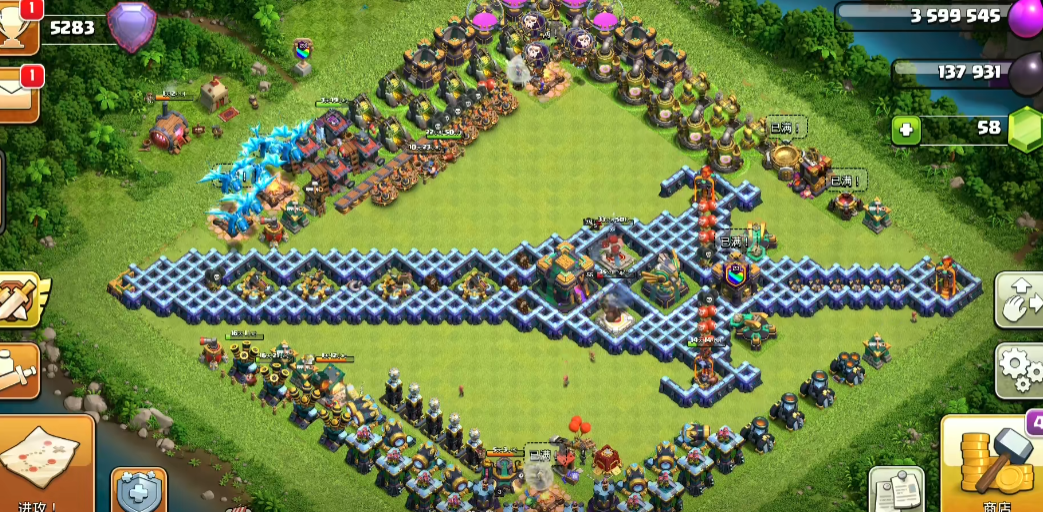
Task: Enter village layout edit mode (hand with arrows)
Action: pyautogui.click(x=1020, y=298)
